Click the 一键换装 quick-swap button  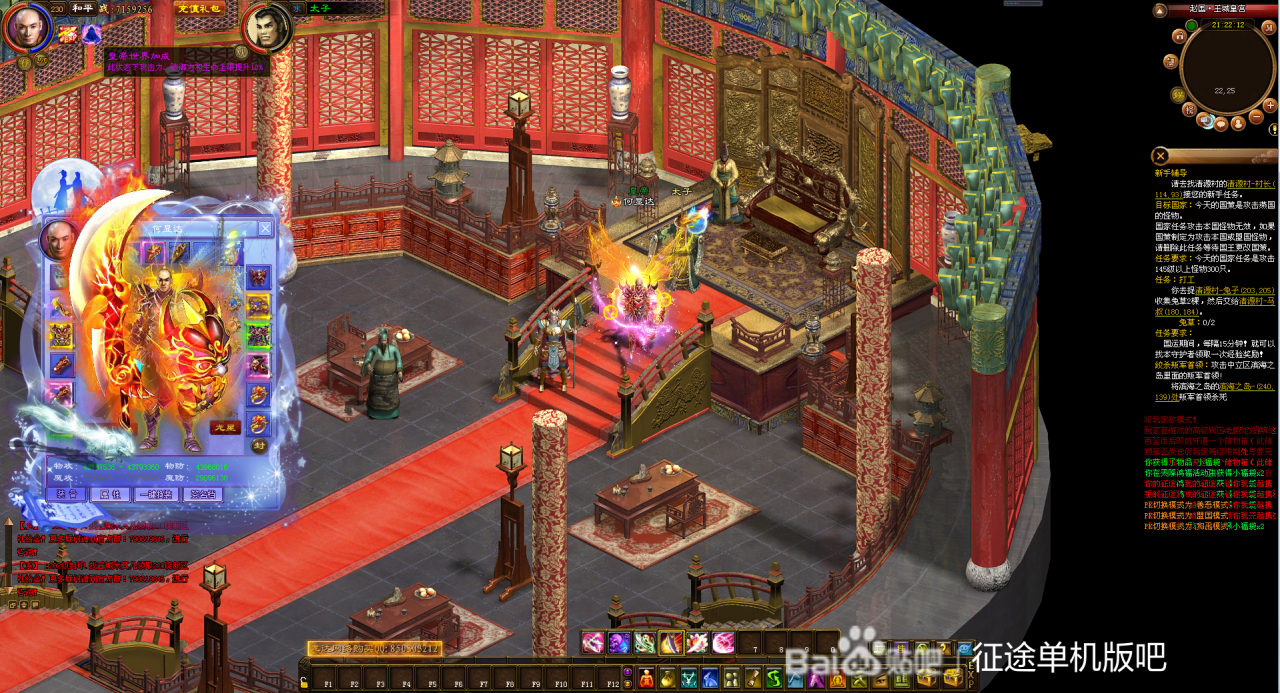[155, 494]
